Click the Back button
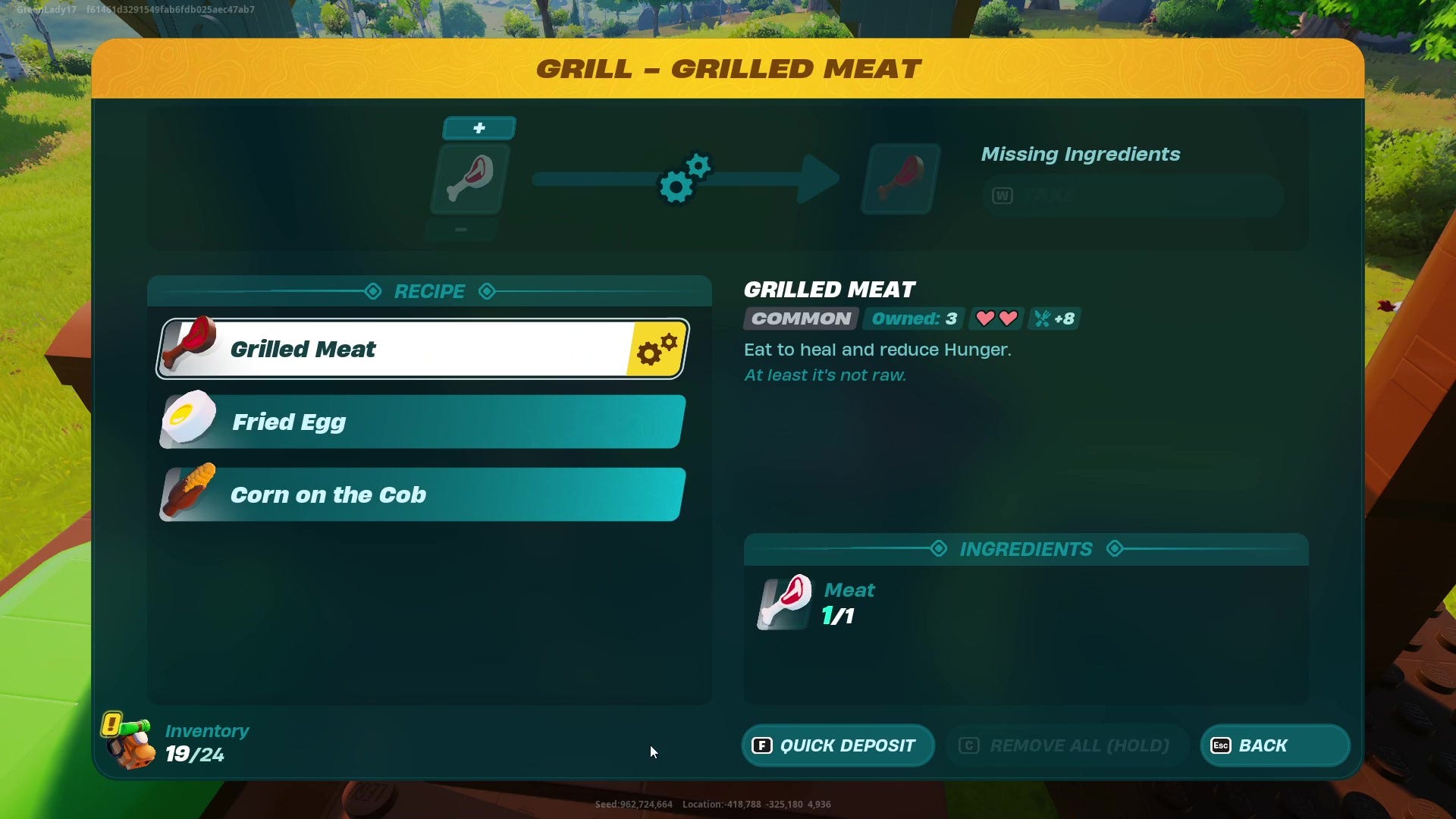Viewport: 1456px width, 819px height. (1274, 745)
